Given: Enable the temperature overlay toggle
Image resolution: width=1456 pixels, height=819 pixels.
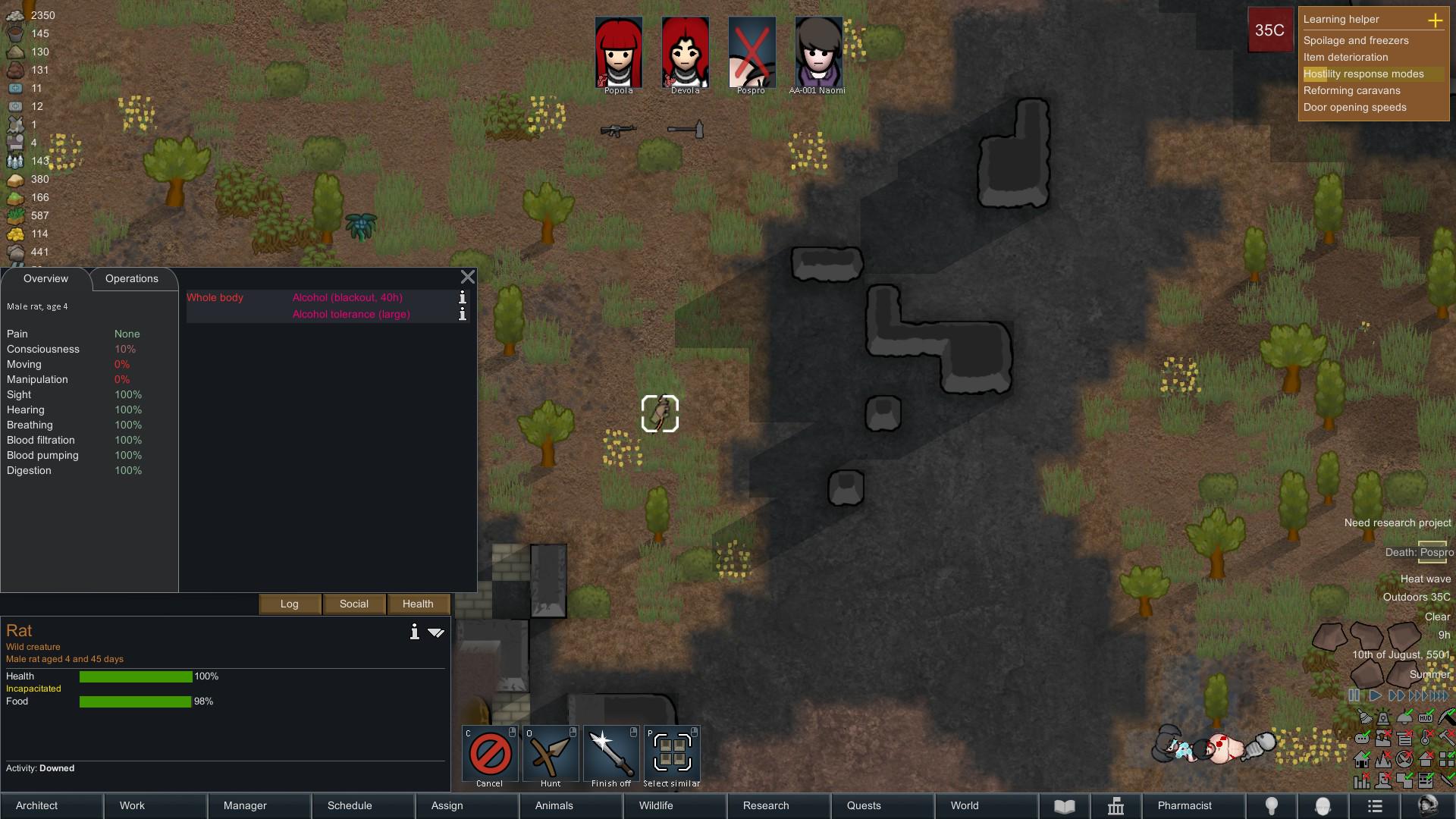Looking at the screenshot, I should click(1426, 736).
